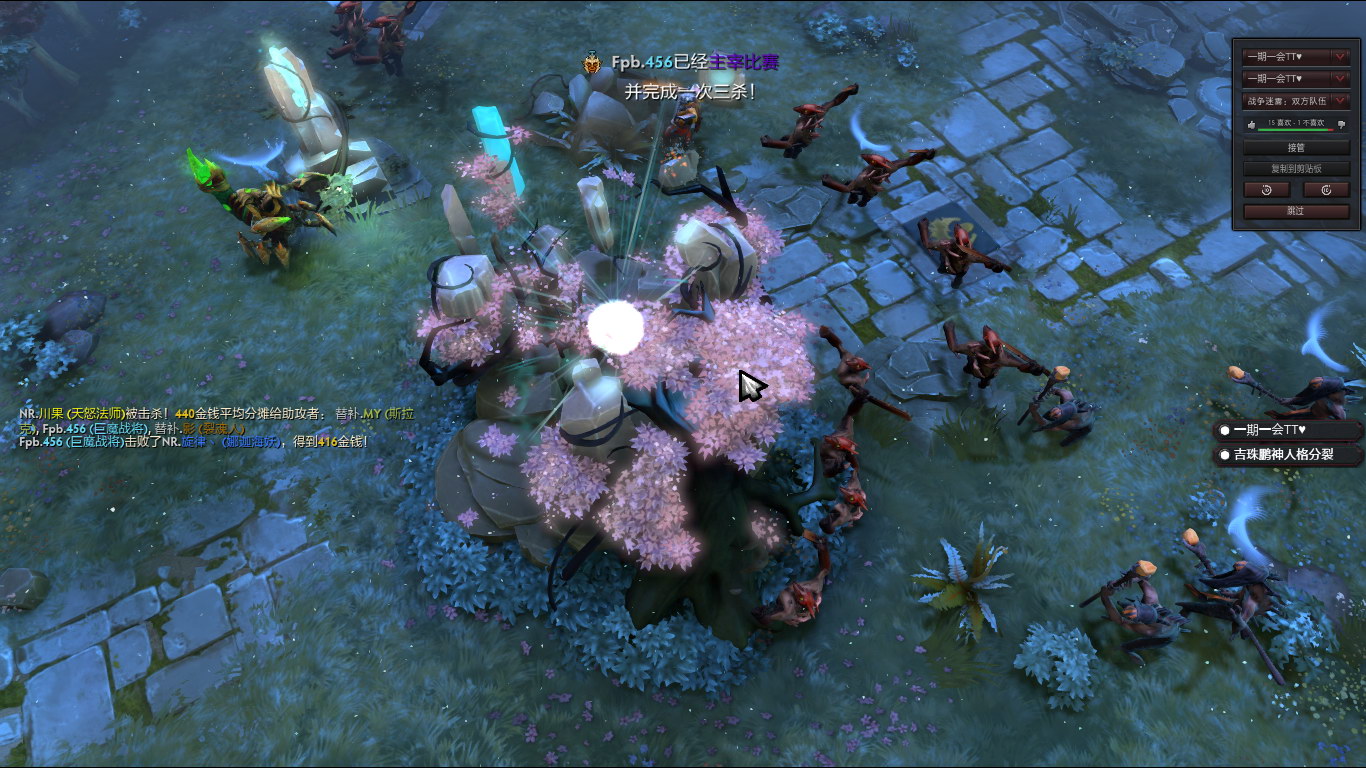Click the thumbs-down dislike icon
This screenshot has width=1366, height=768.
[x=1342, y=124]
